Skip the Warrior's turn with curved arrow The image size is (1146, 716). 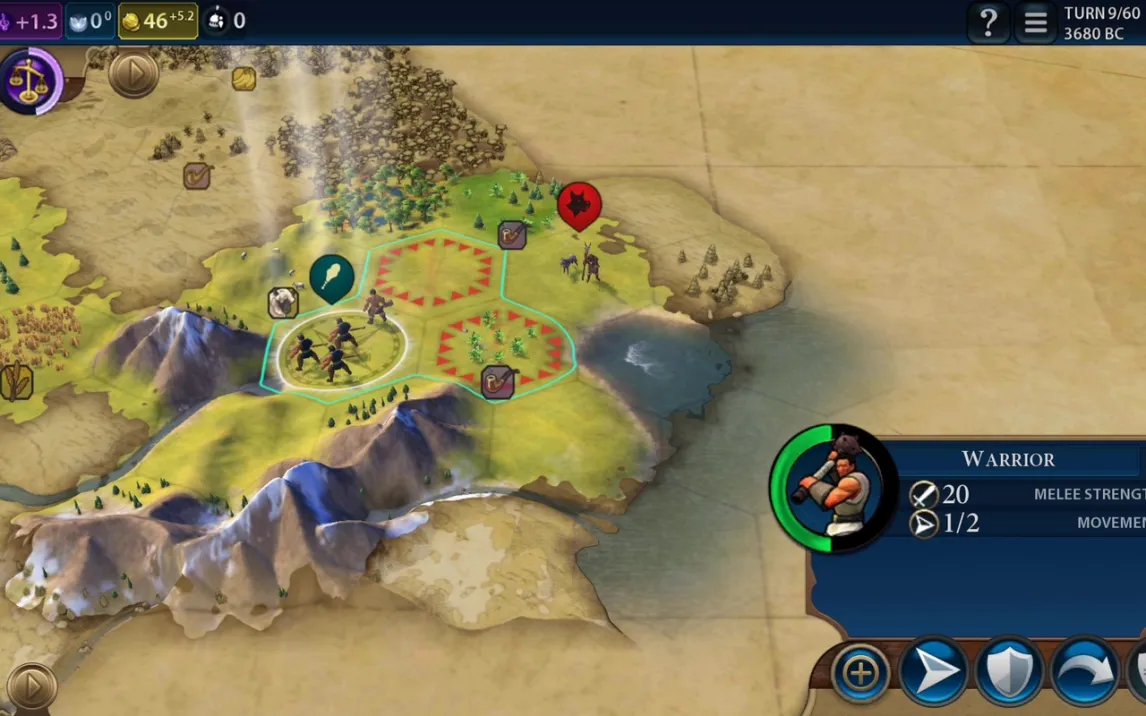(1084, 673)
